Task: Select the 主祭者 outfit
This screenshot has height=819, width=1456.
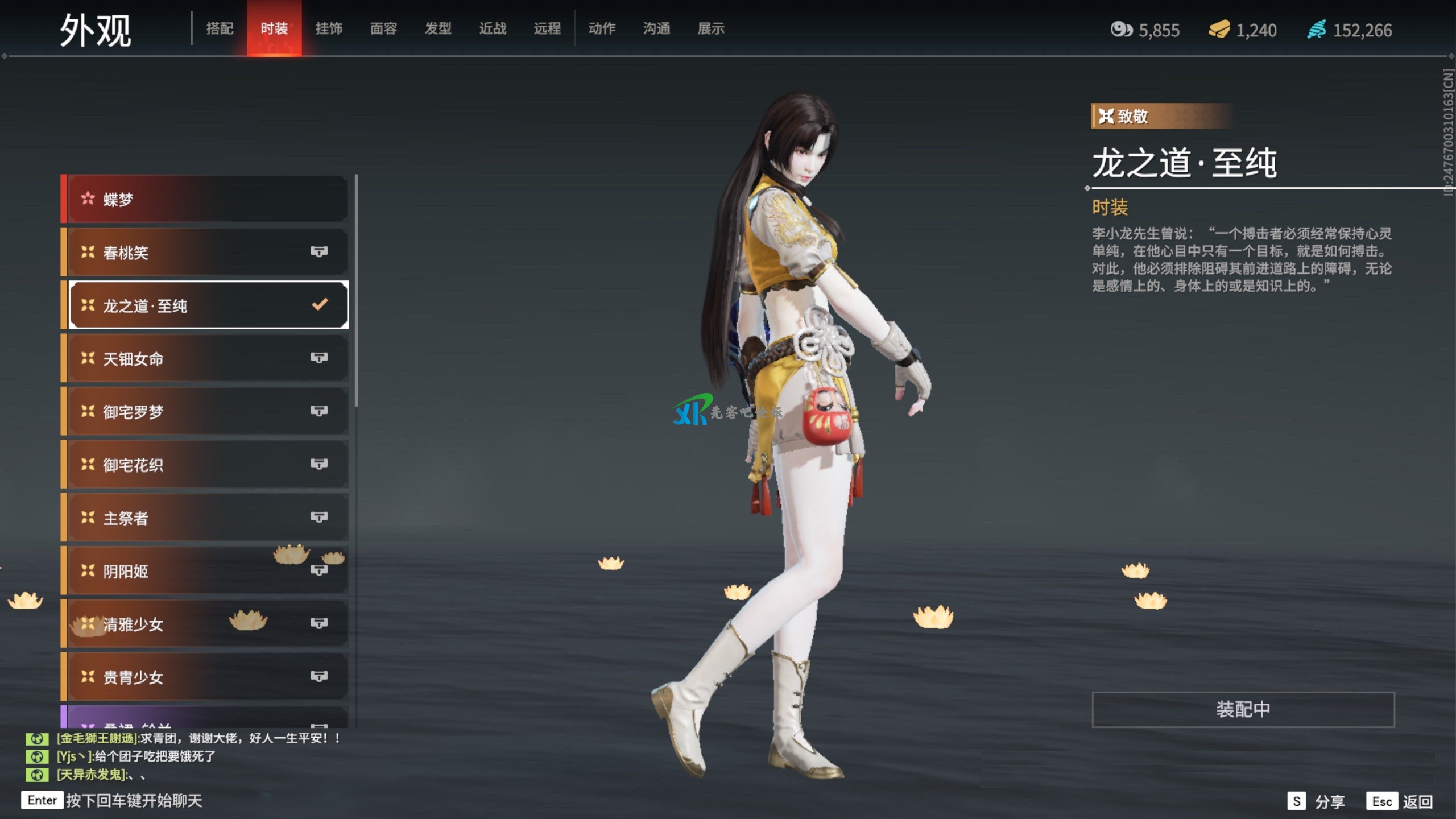Action: 205,518
